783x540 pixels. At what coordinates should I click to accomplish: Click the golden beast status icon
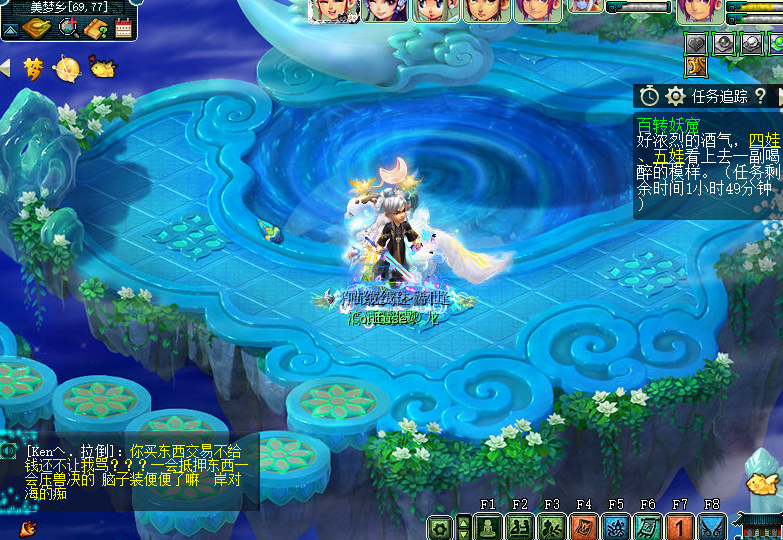697,67
